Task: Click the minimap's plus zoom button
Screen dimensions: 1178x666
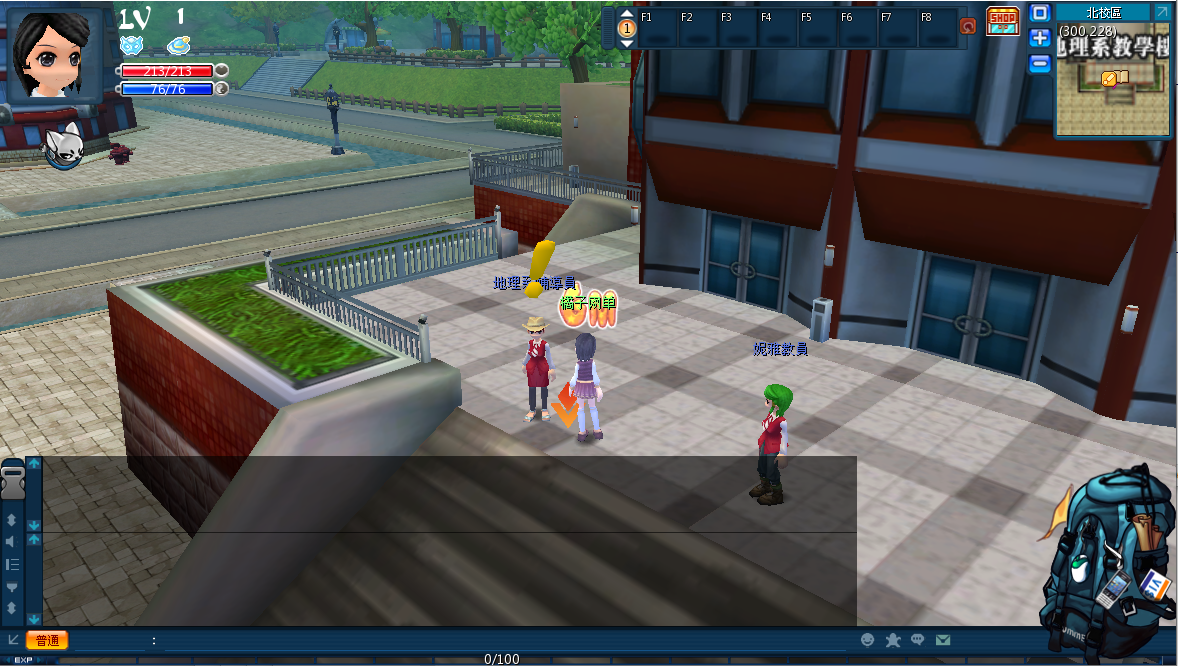Action: pyautogui.click(x=1040, y=38)
